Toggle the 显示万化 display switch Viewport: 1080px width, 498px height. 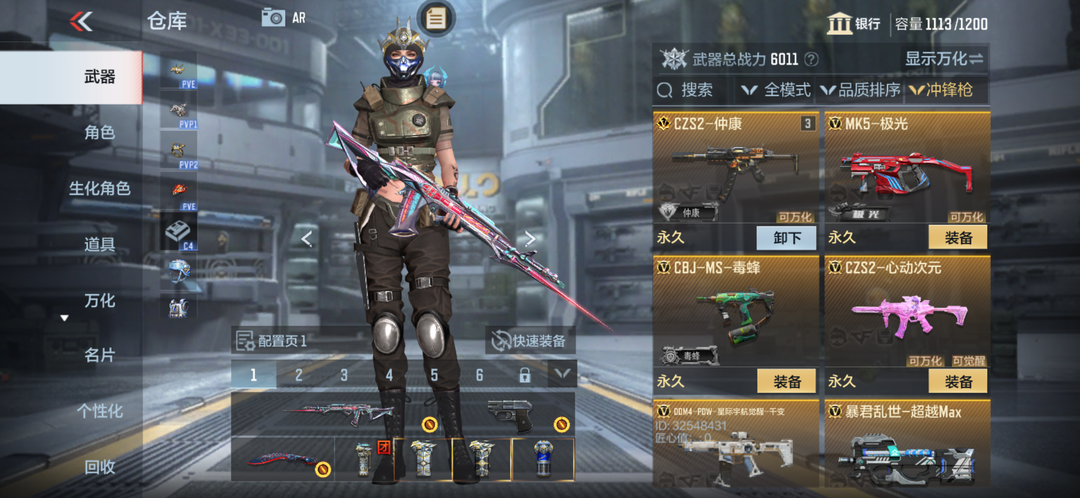pyautogui.click(x=944, y=59)
